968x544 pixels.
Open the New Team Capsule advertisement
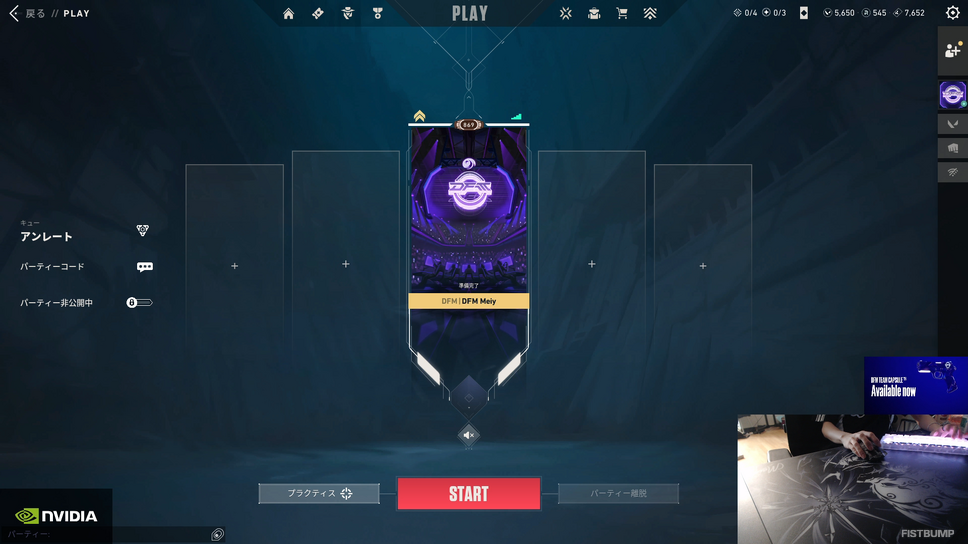[x=915, y=385]
